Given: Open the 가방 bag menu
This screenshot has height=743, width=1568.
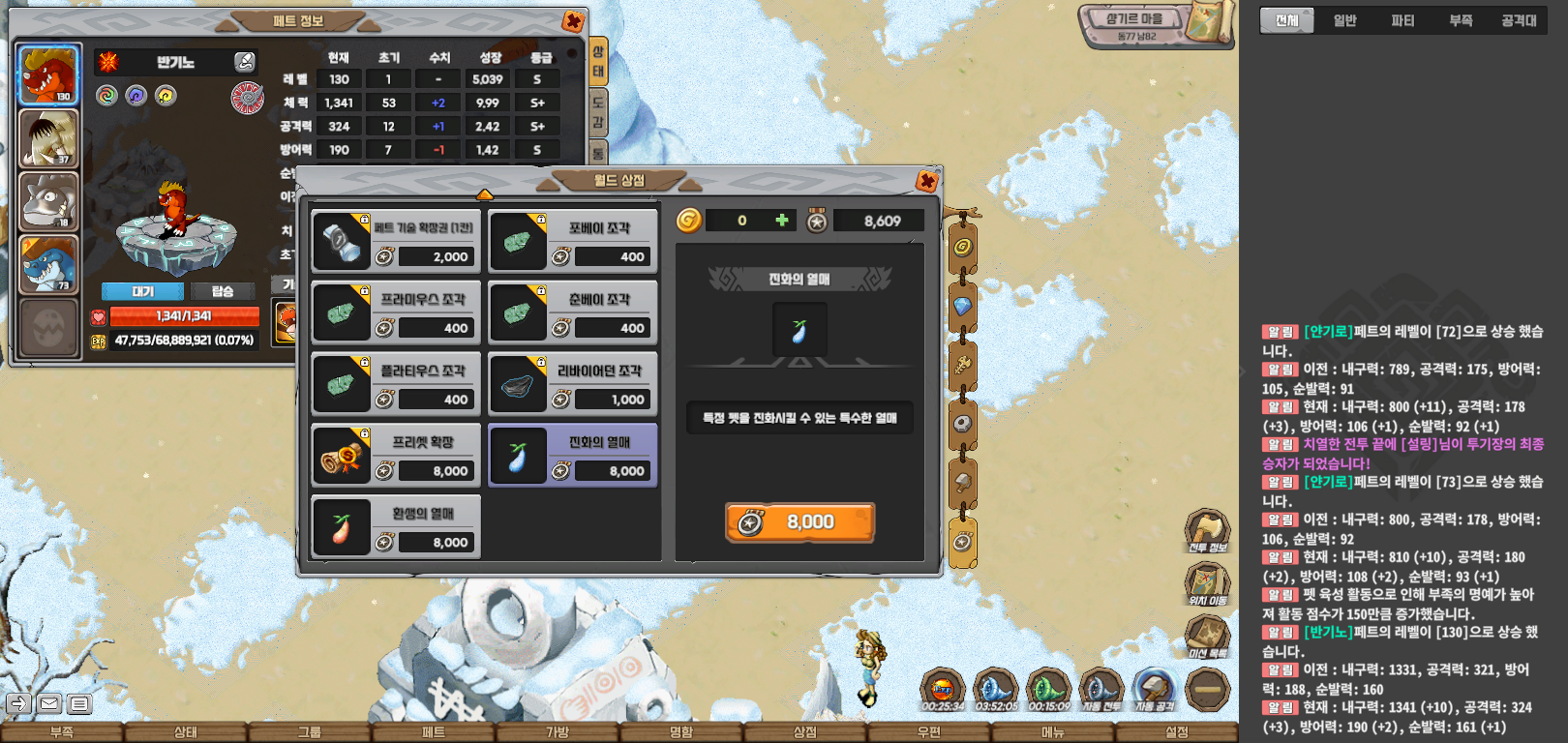Looking at the screenshot, I should point(558,732).
